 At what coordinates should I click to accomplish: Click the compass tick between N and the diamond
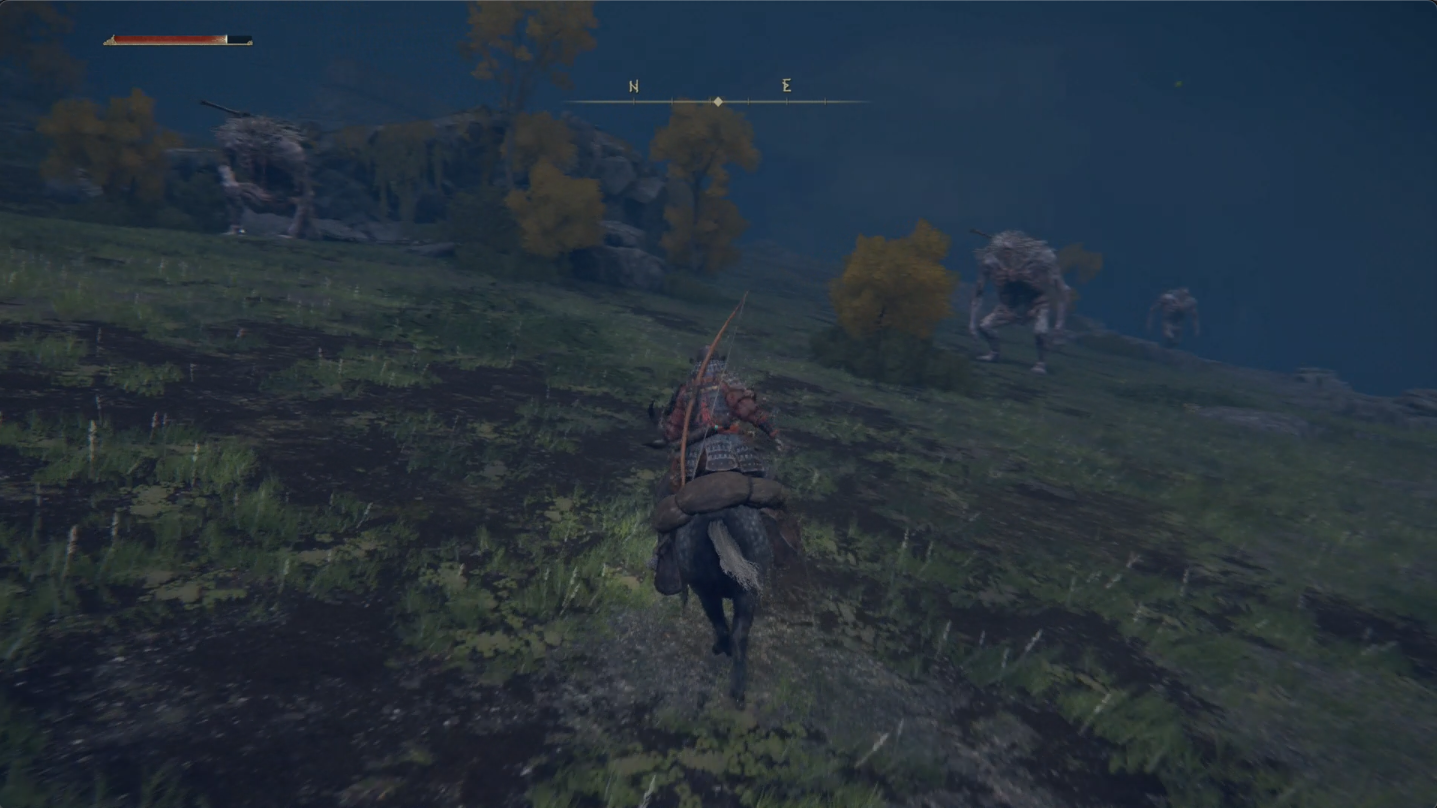[672, 101]
